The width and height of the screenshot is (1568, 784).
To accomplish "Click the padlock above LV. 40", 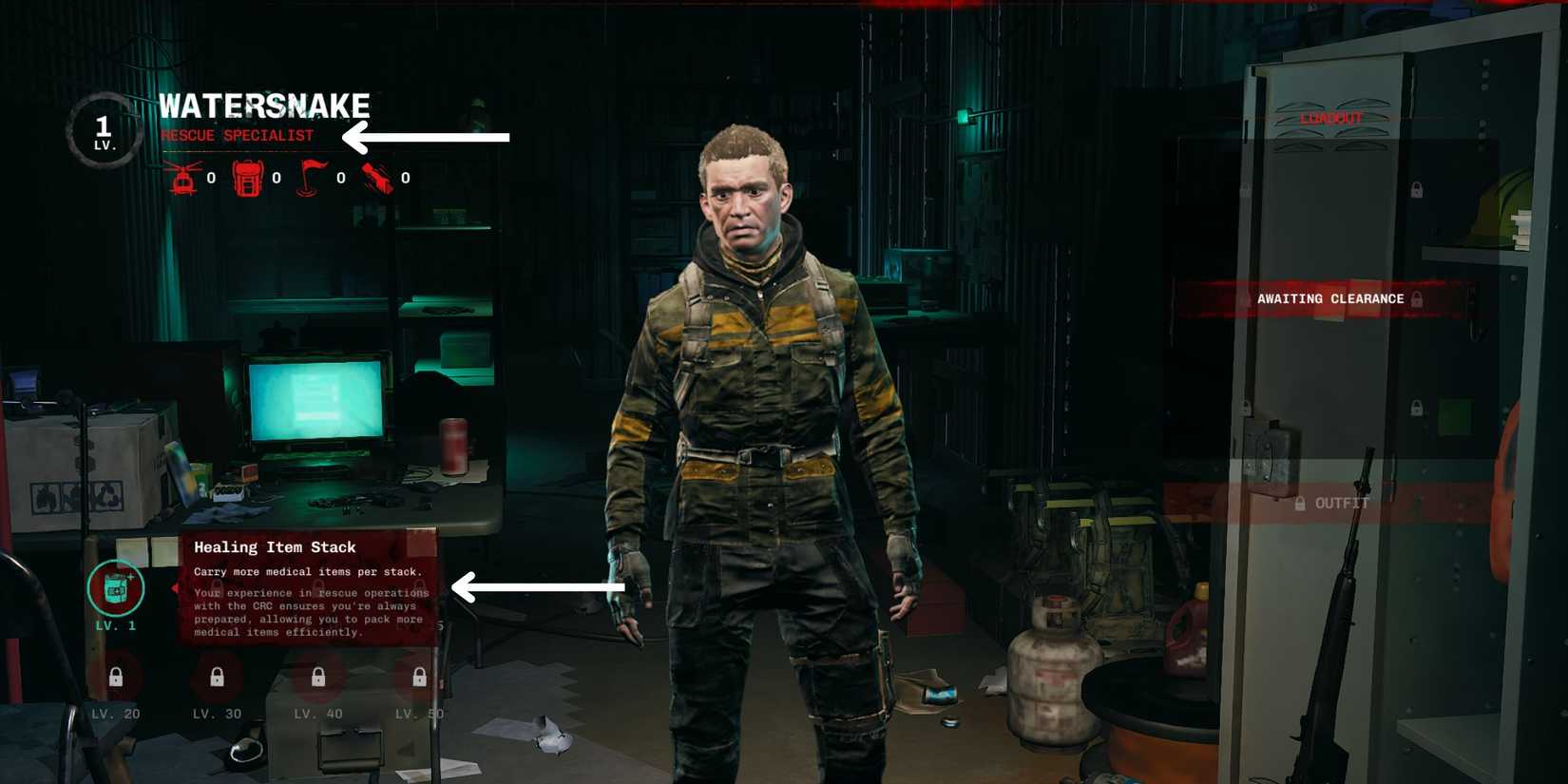I will point(316,677).
